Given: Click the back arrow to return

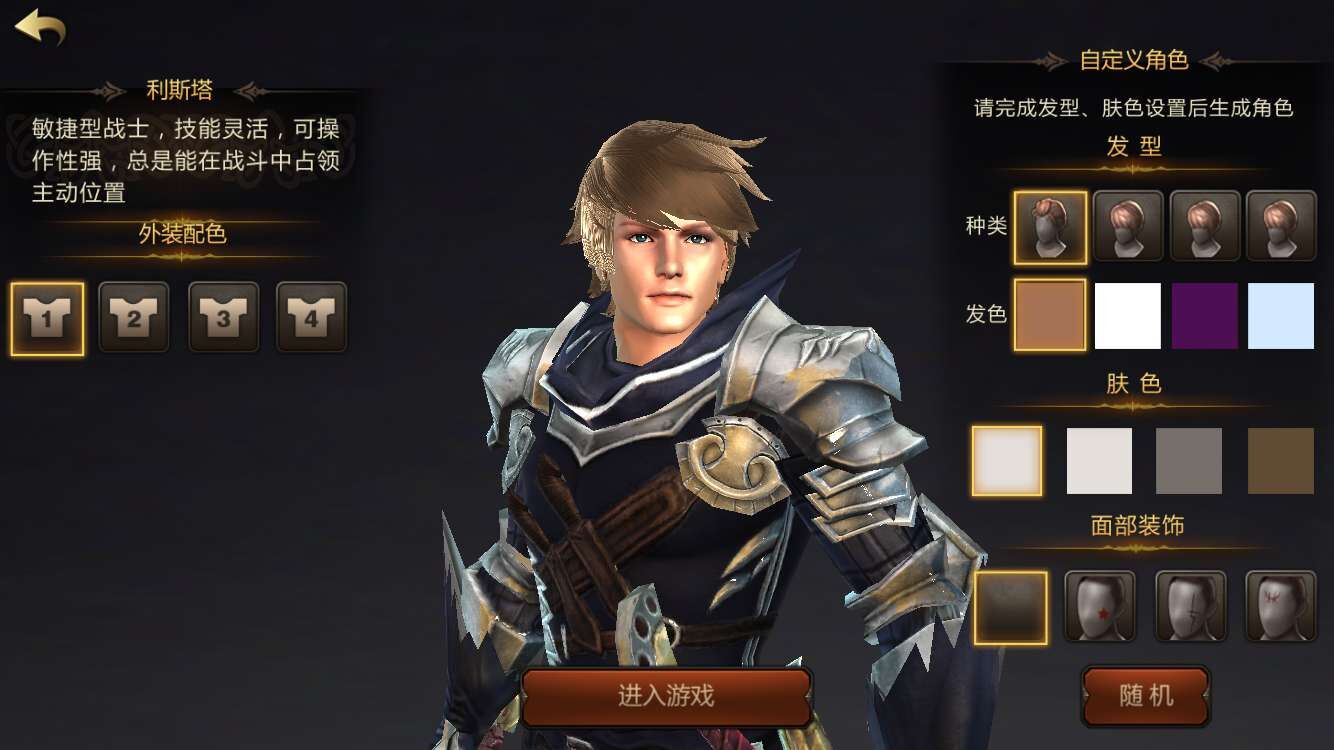Looking at the screenshot, I should pyautogui.click(x=40, y=28).
